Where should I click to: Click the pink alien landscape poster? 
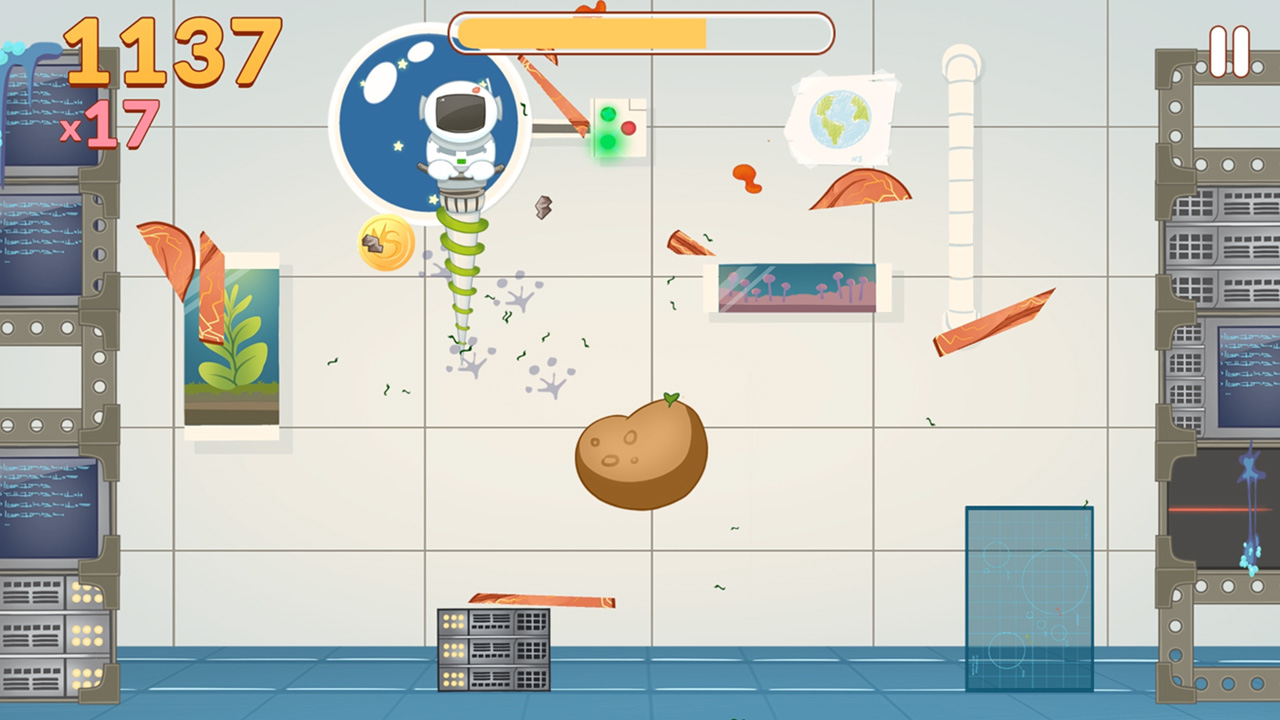(x=795, y=287)
